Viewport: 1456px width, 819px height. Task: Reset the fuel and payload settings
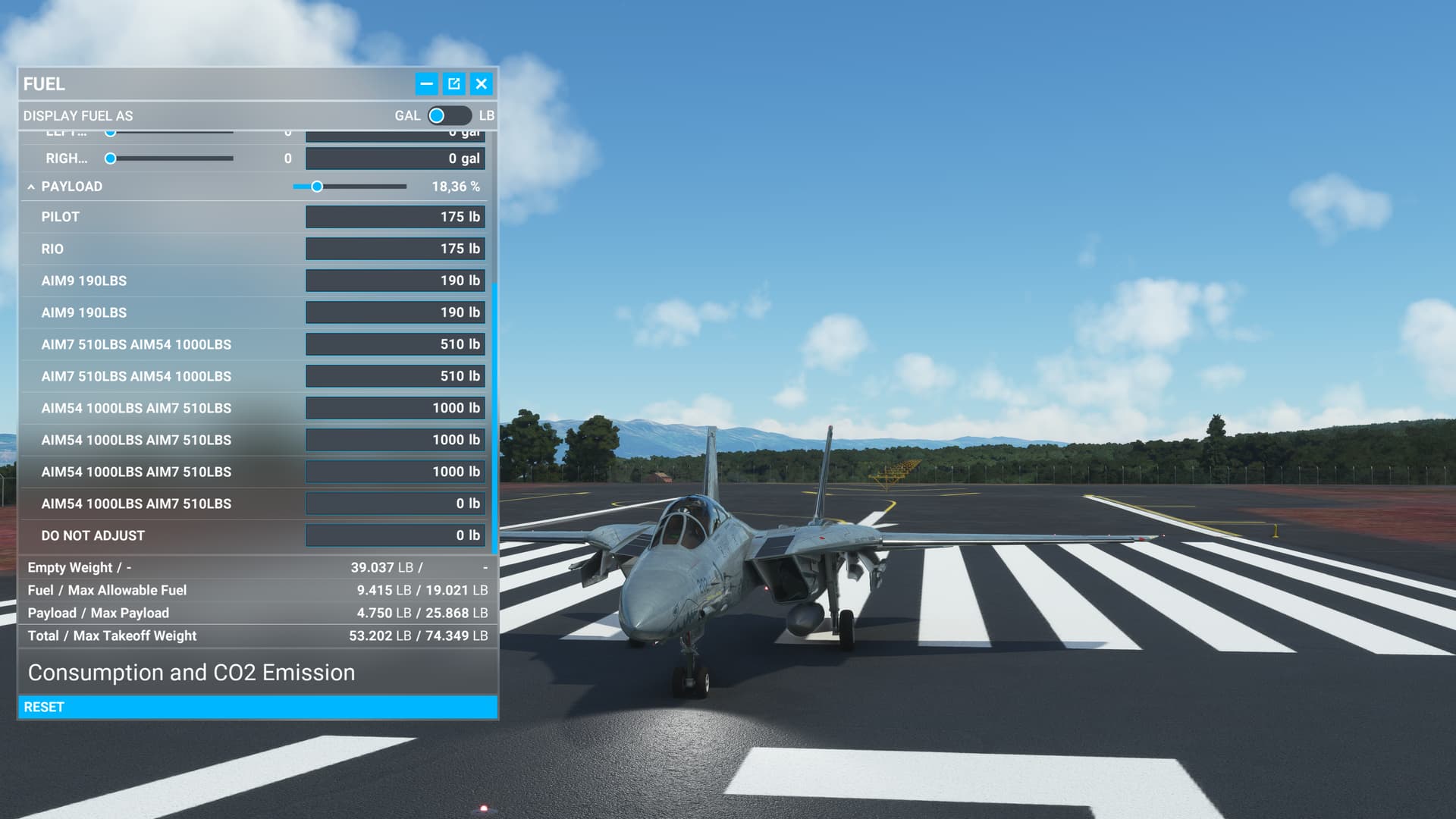point(258,707)
